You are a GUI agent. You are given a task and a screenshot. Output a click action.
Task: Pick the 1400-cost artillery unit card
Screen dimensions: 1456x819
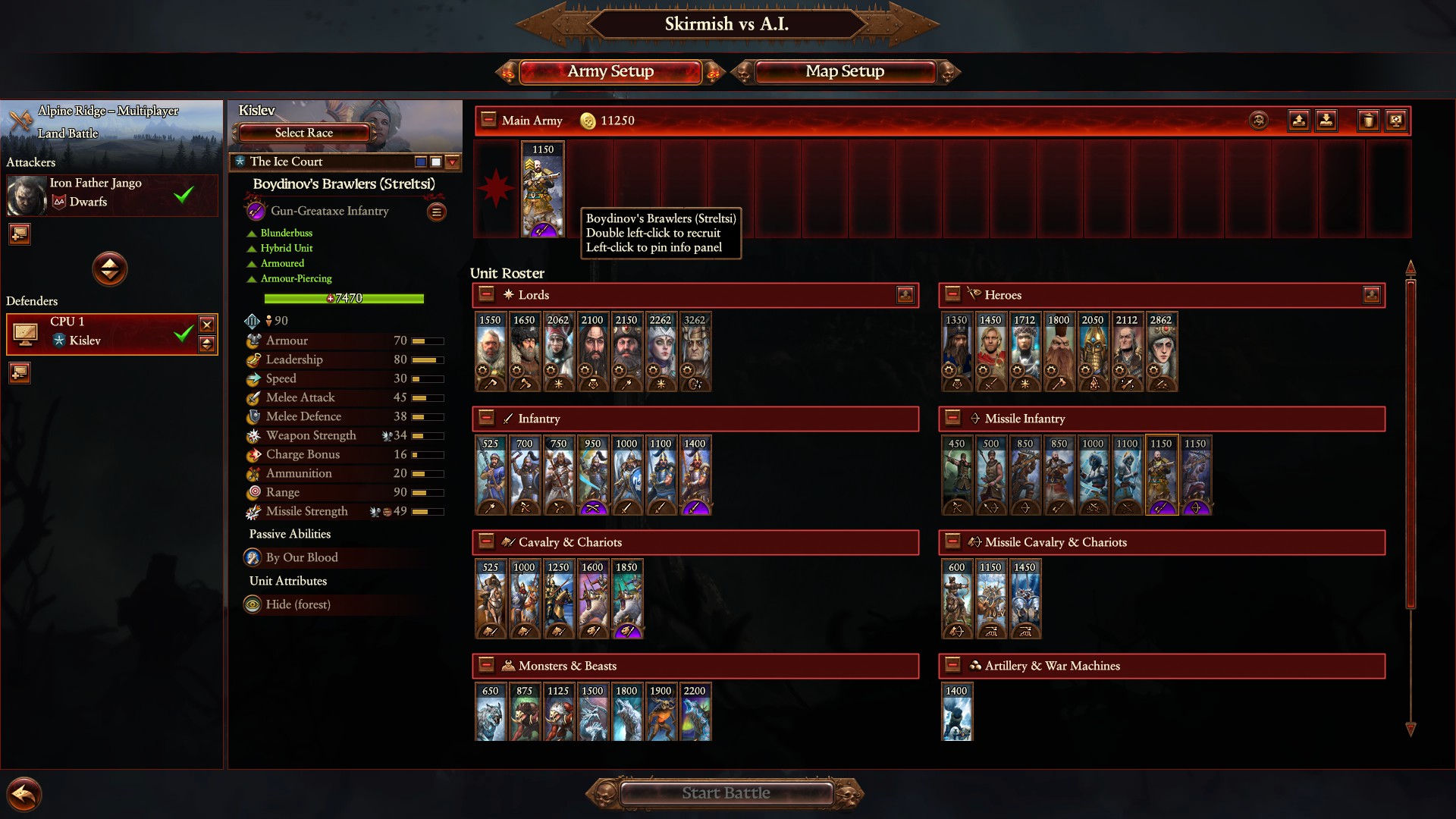coord(956,713)
